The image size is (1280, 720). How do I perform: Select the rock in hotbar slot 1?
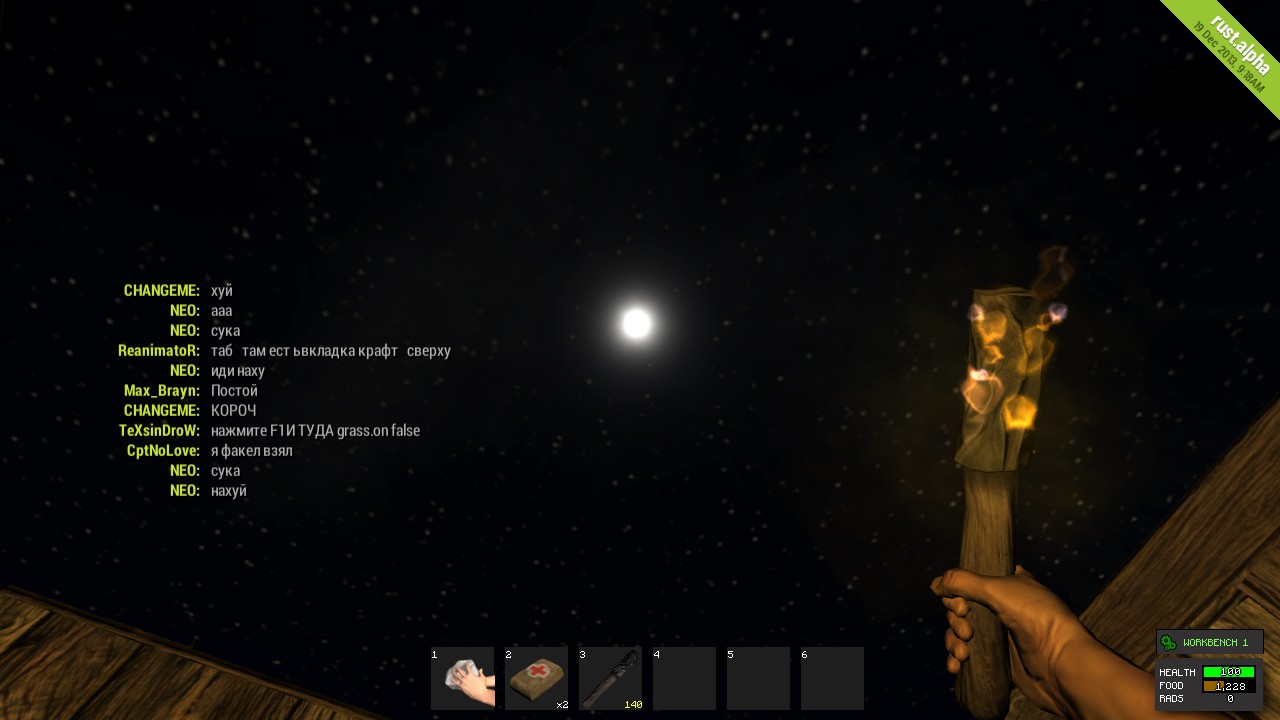(462, 678)
